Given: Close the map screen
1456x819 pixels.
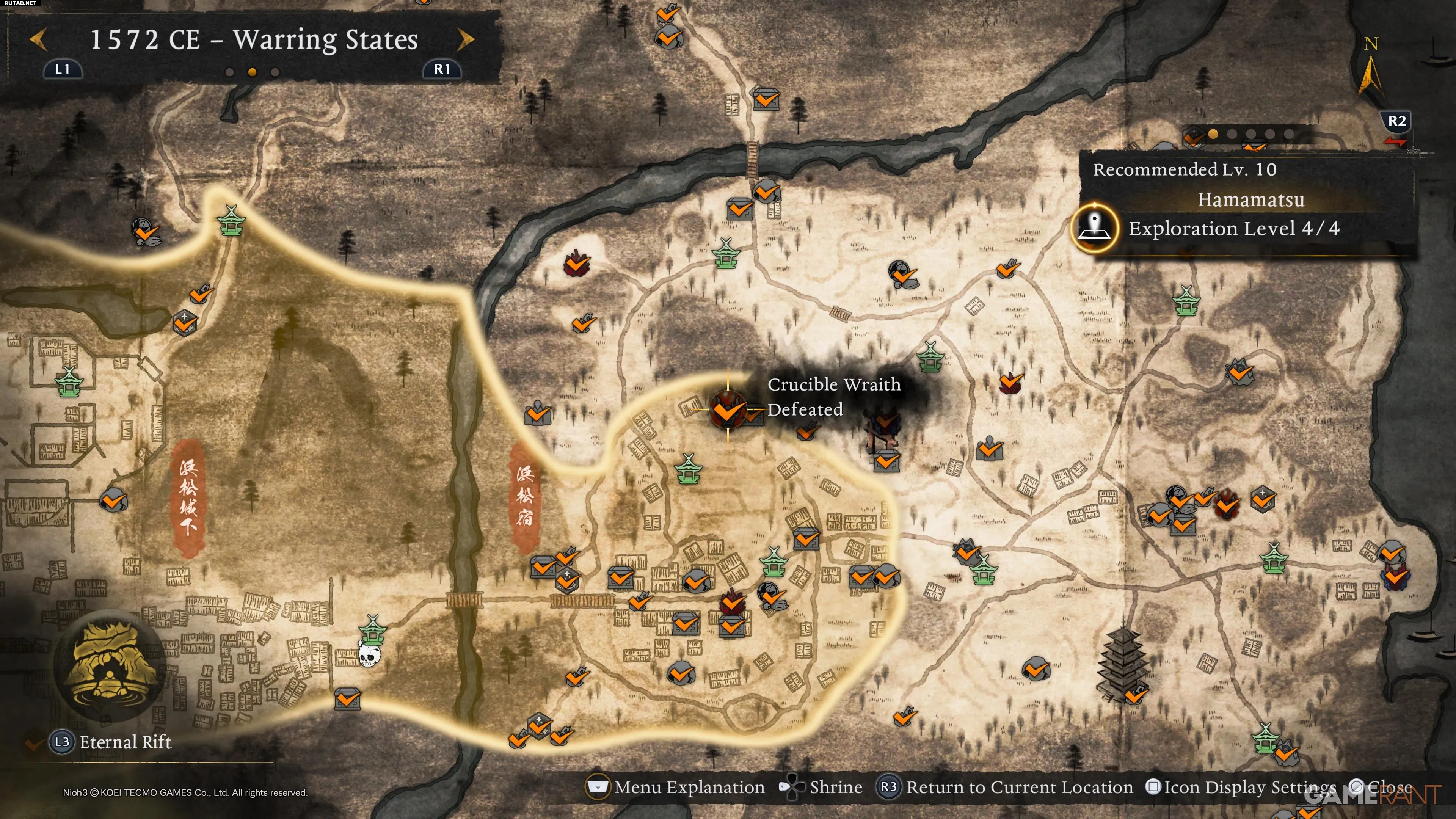Looking at the screenshot, I should 1381,787.
